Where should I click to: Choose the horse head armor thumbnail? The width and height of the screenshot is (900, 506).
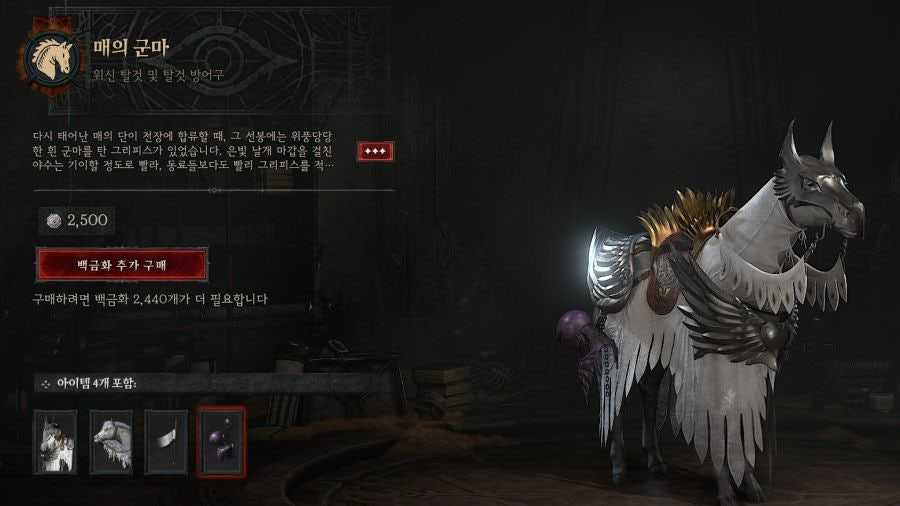[x=111, y=440]
